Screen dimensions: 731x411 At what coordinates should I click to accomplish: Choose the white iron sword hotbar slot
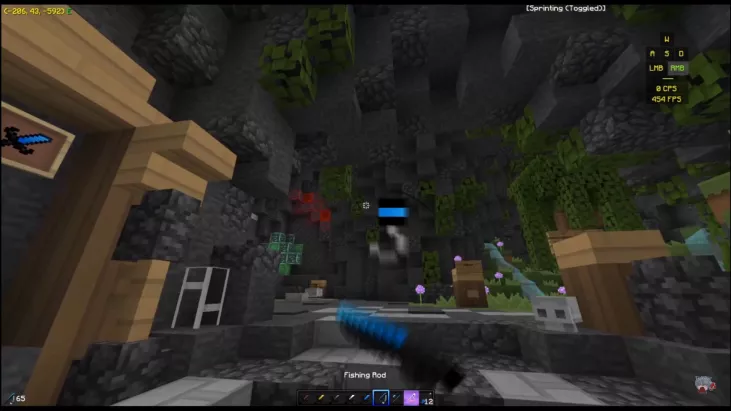(x=351, y=397)
